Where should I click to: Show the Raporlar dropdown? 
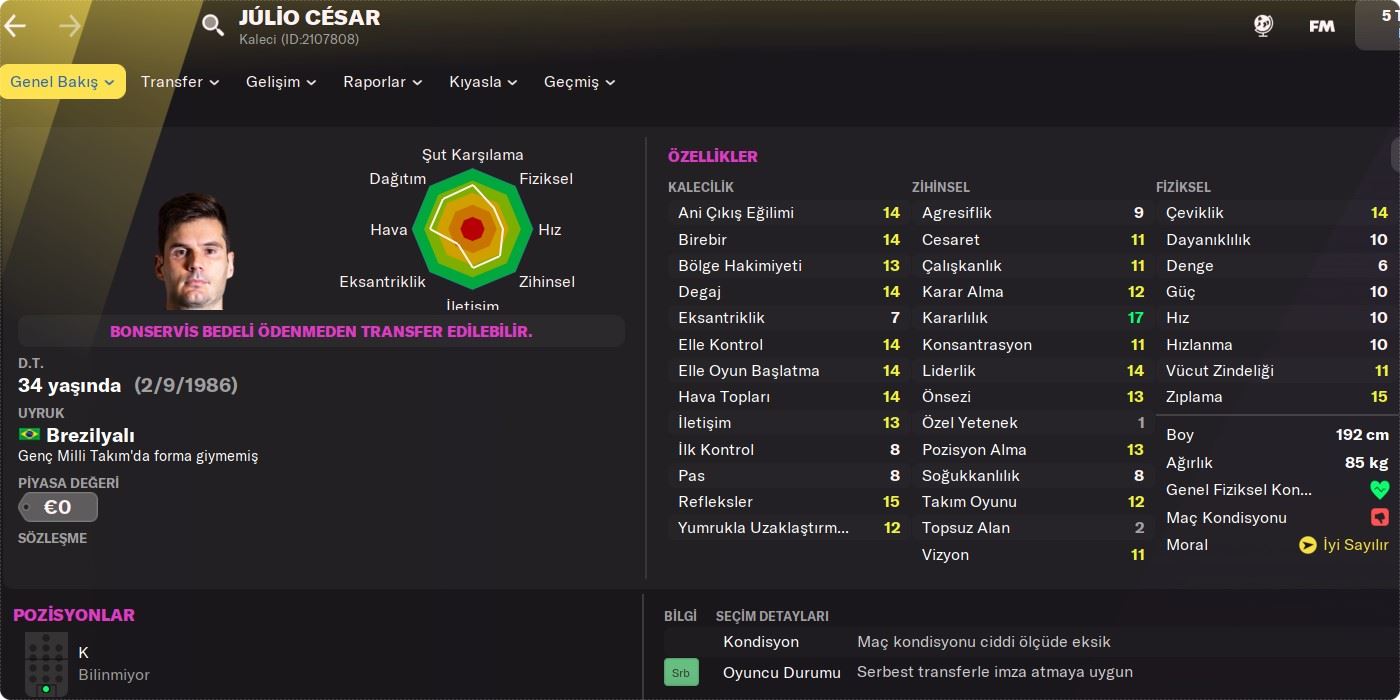point(382,82)
